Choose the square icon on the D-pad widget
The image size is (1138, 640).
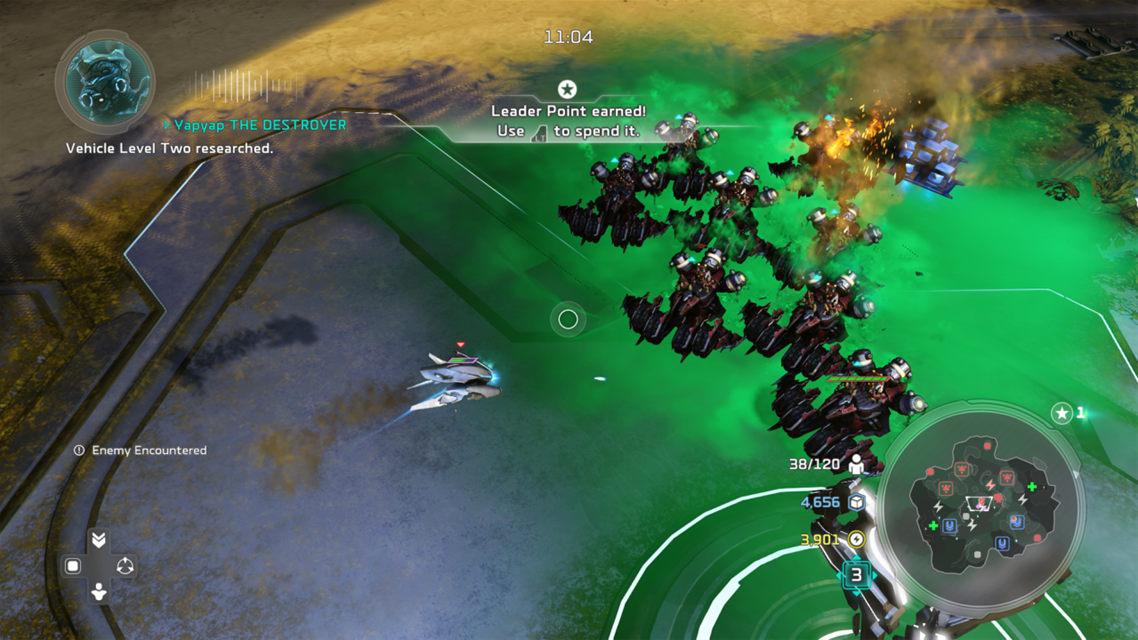tap(73, 566)
